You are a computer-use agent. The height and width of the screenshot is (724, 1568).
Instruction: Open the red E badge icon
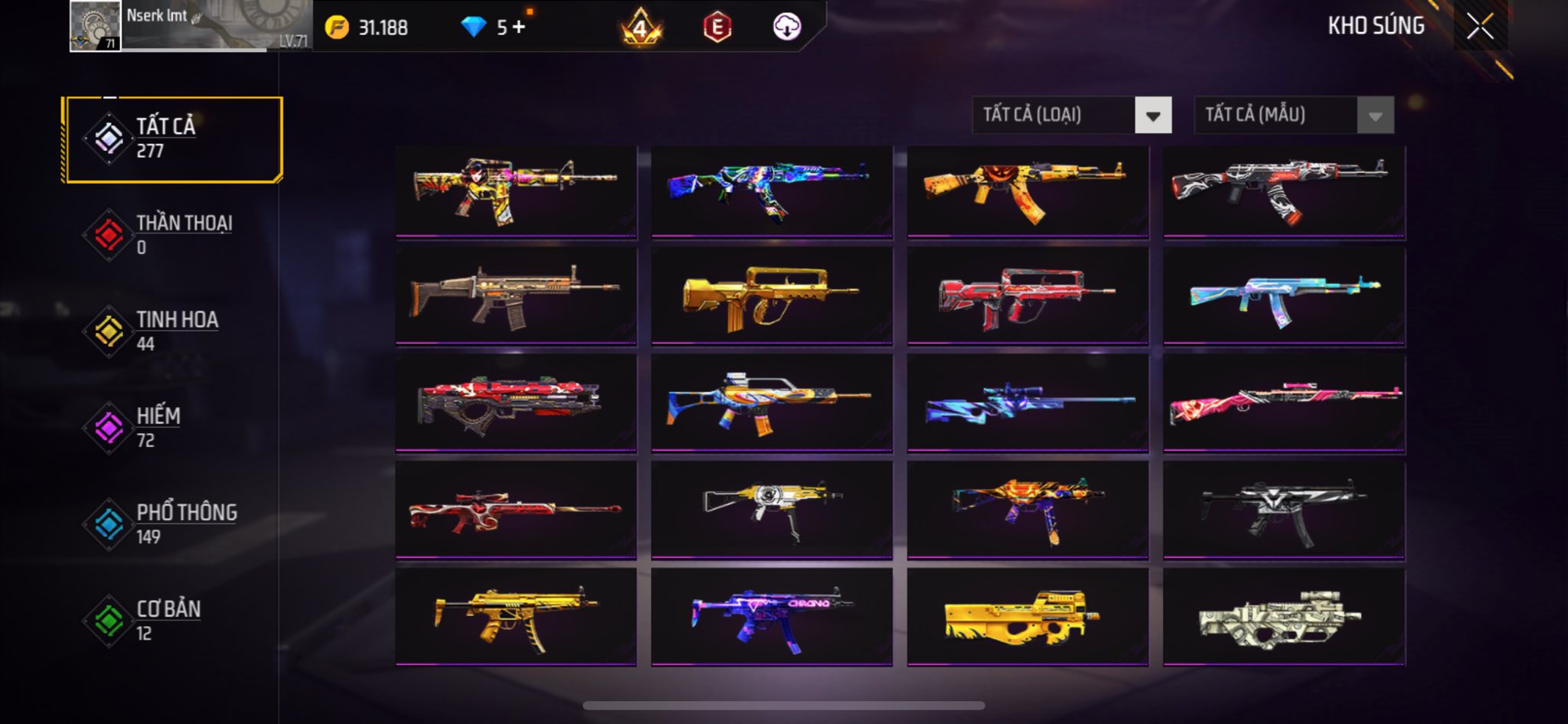click(x=717, y=28)
